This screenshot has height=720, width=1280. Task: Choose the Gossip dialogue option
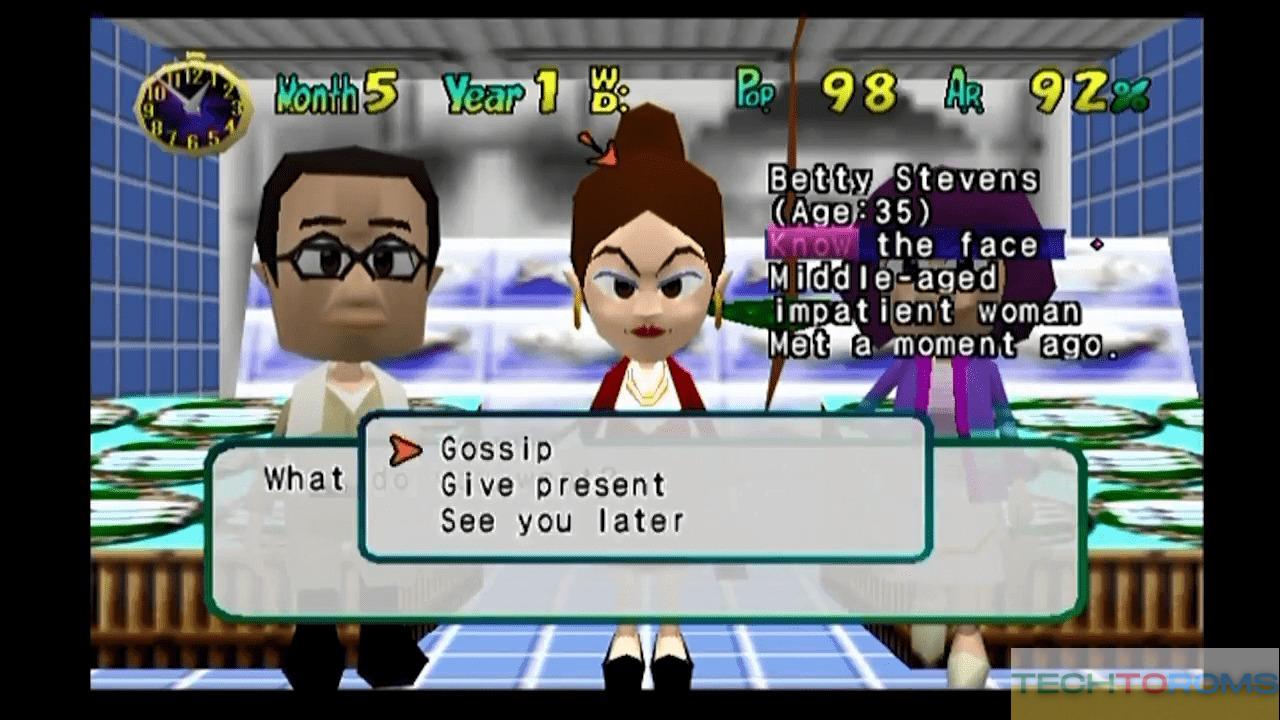click(x=496, y=450)
